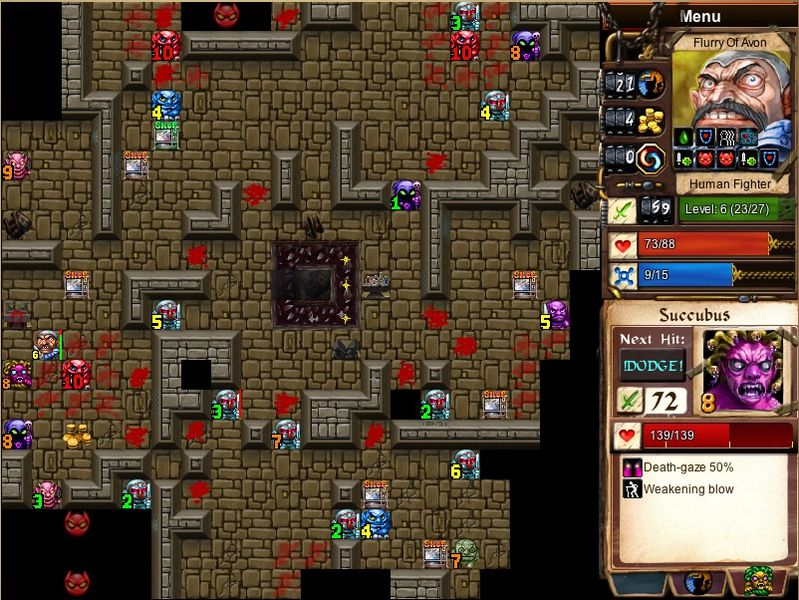Select the conversion points swirl icon
The image size is (799, 600).
pyautogui.click(x=652, y=157)
